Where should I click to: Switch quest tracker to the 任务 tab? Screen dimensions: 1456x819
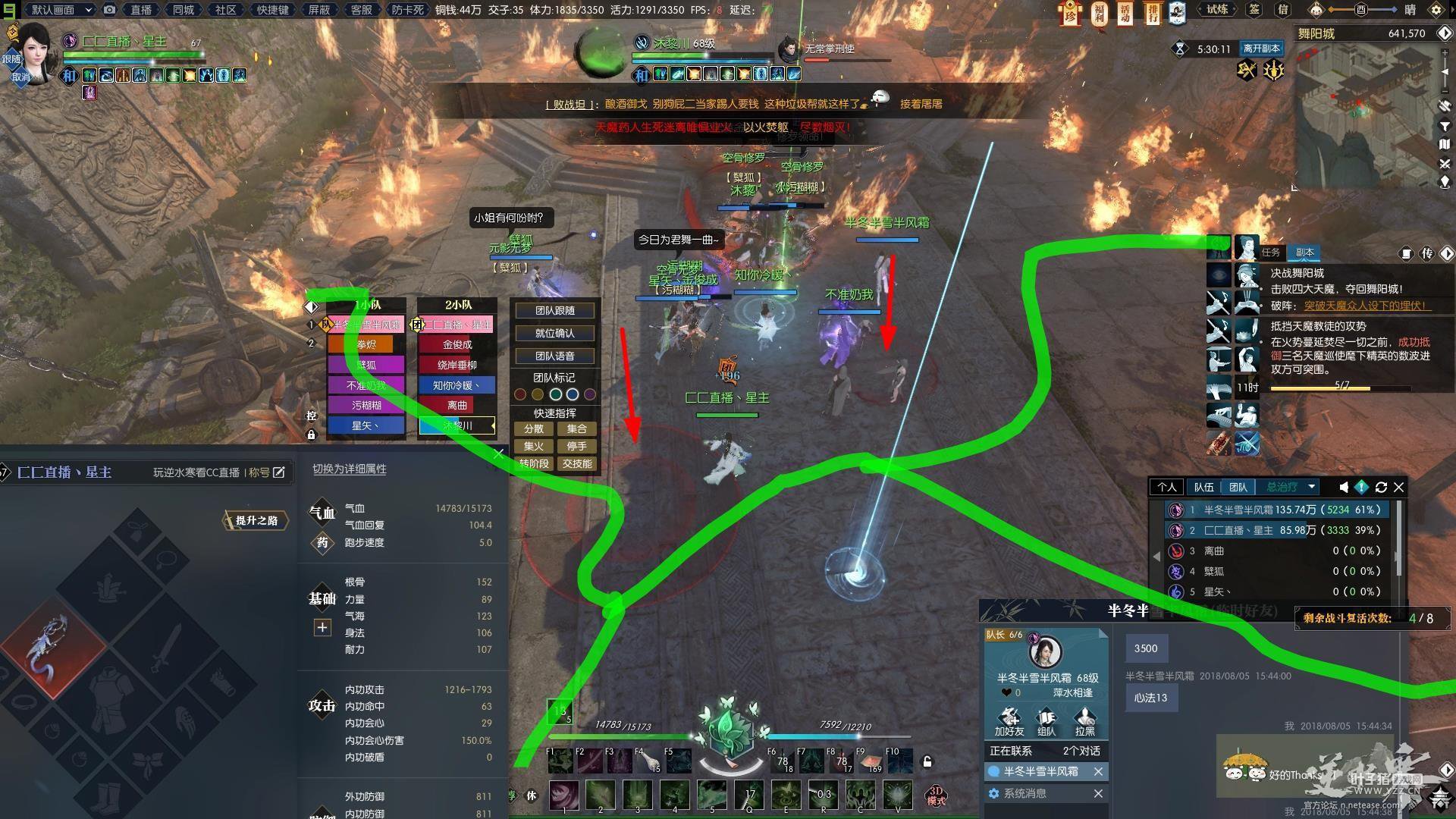click(x=1270, y=253)
